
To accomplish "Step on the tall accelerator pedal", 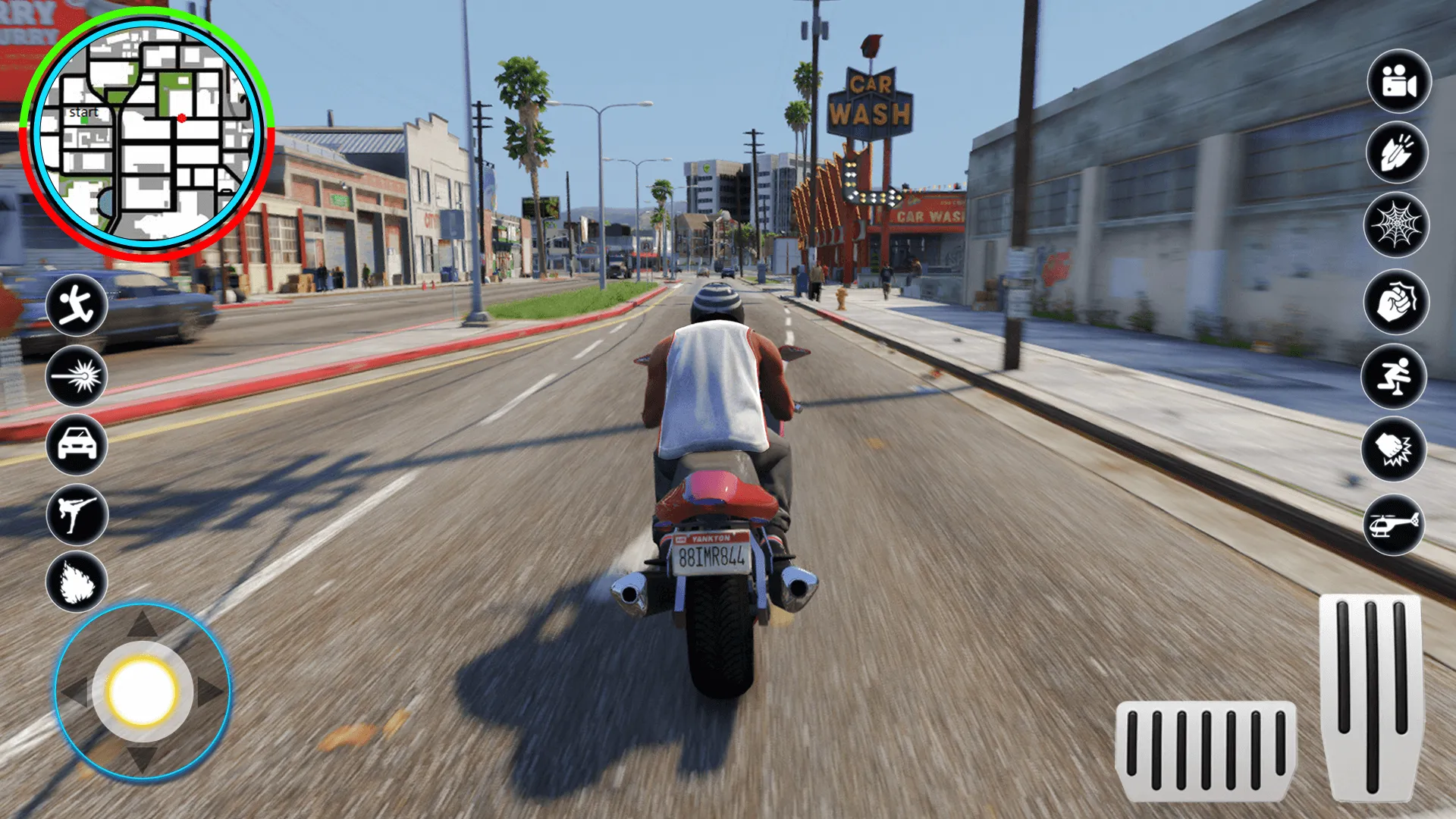I will pos(1371,696).
